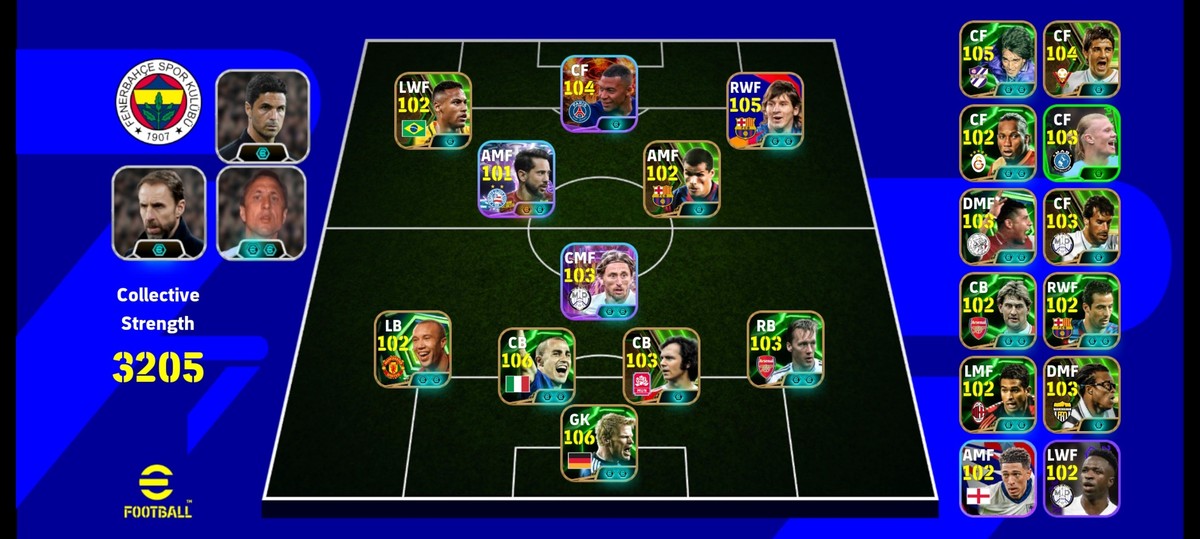Pick the LB 102 player card

[412, 349]
